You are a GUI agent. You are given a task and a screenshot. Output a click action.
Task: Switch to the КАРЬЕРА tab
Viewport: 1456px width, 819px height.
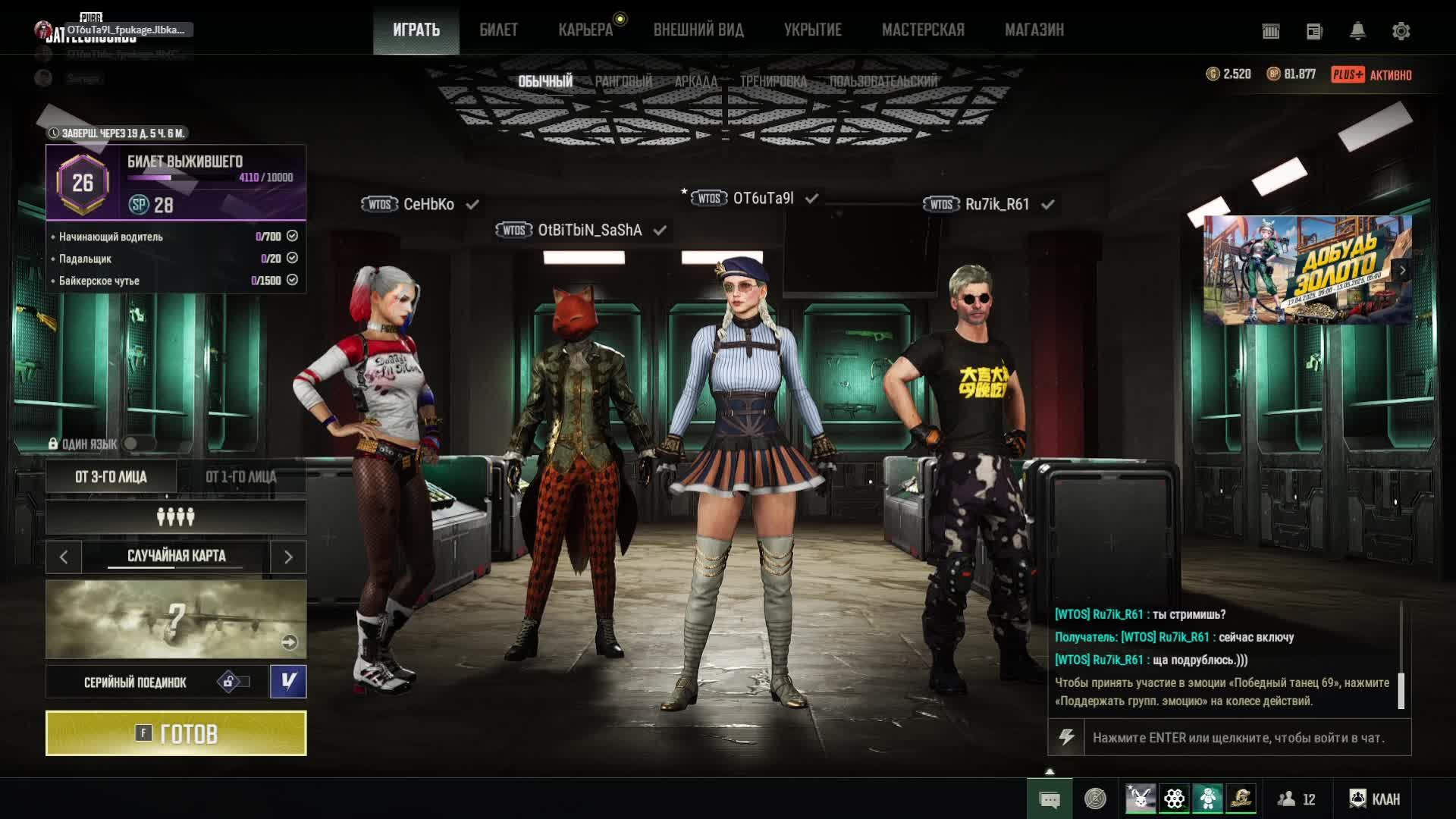[585, 30]
